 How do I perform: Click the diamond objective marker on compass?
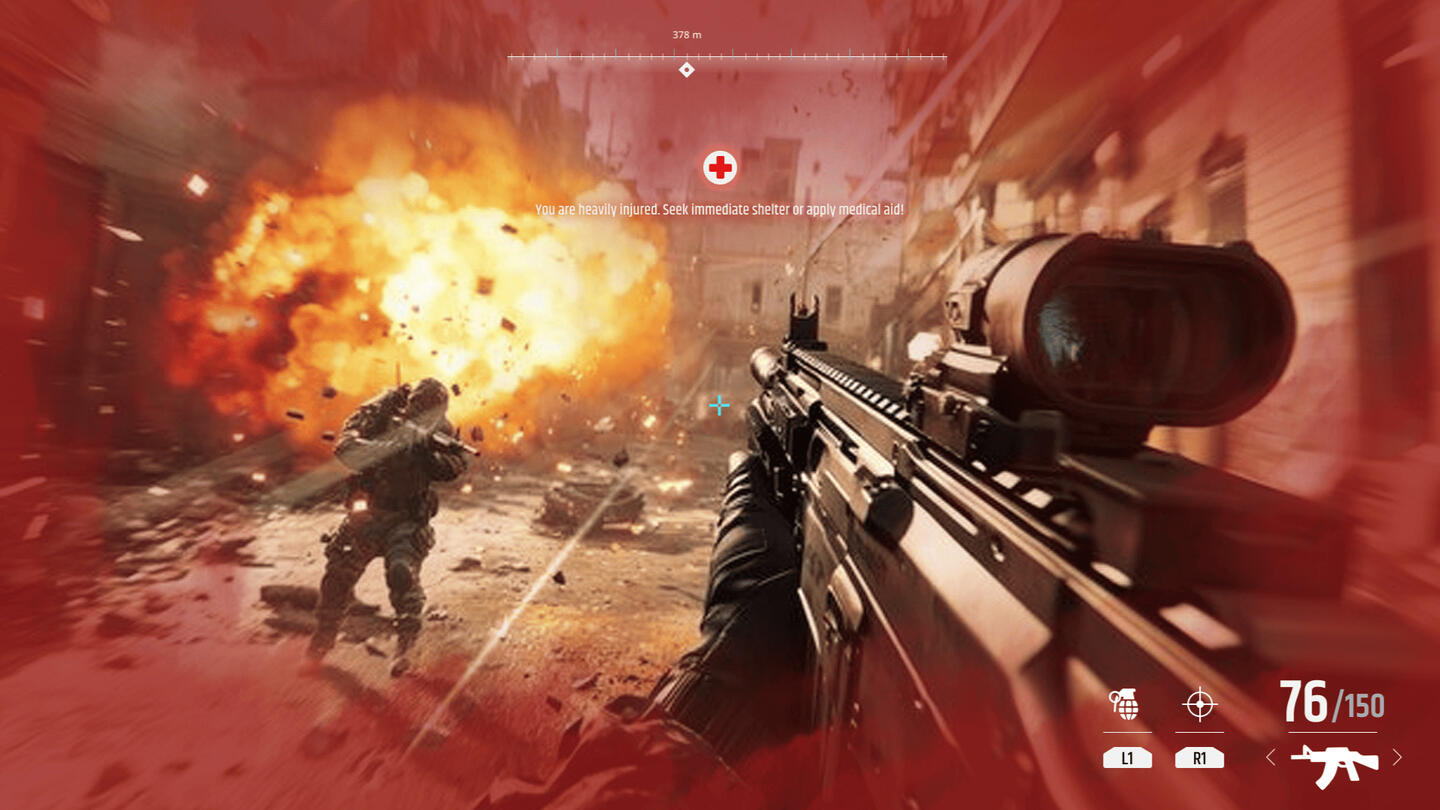686,70
